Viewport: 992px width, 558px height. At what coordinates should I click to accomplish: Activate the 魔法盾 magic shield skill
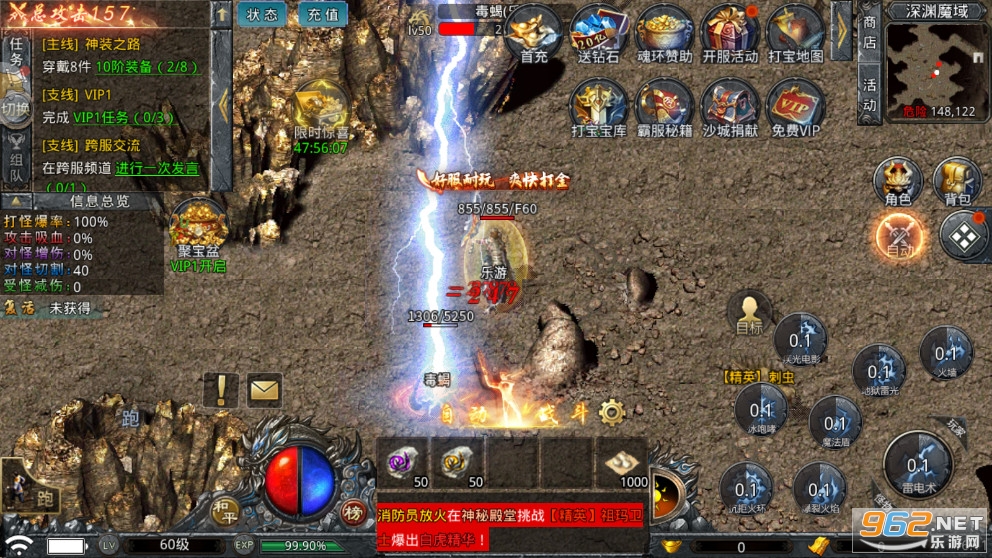[x=835, y=420]
